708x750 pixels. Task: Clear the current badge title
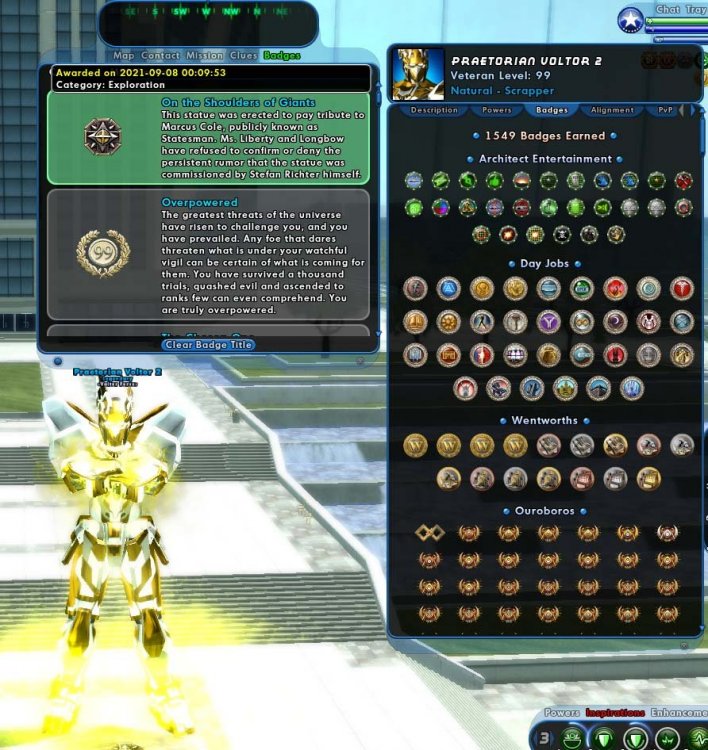[x=208, y=345]
